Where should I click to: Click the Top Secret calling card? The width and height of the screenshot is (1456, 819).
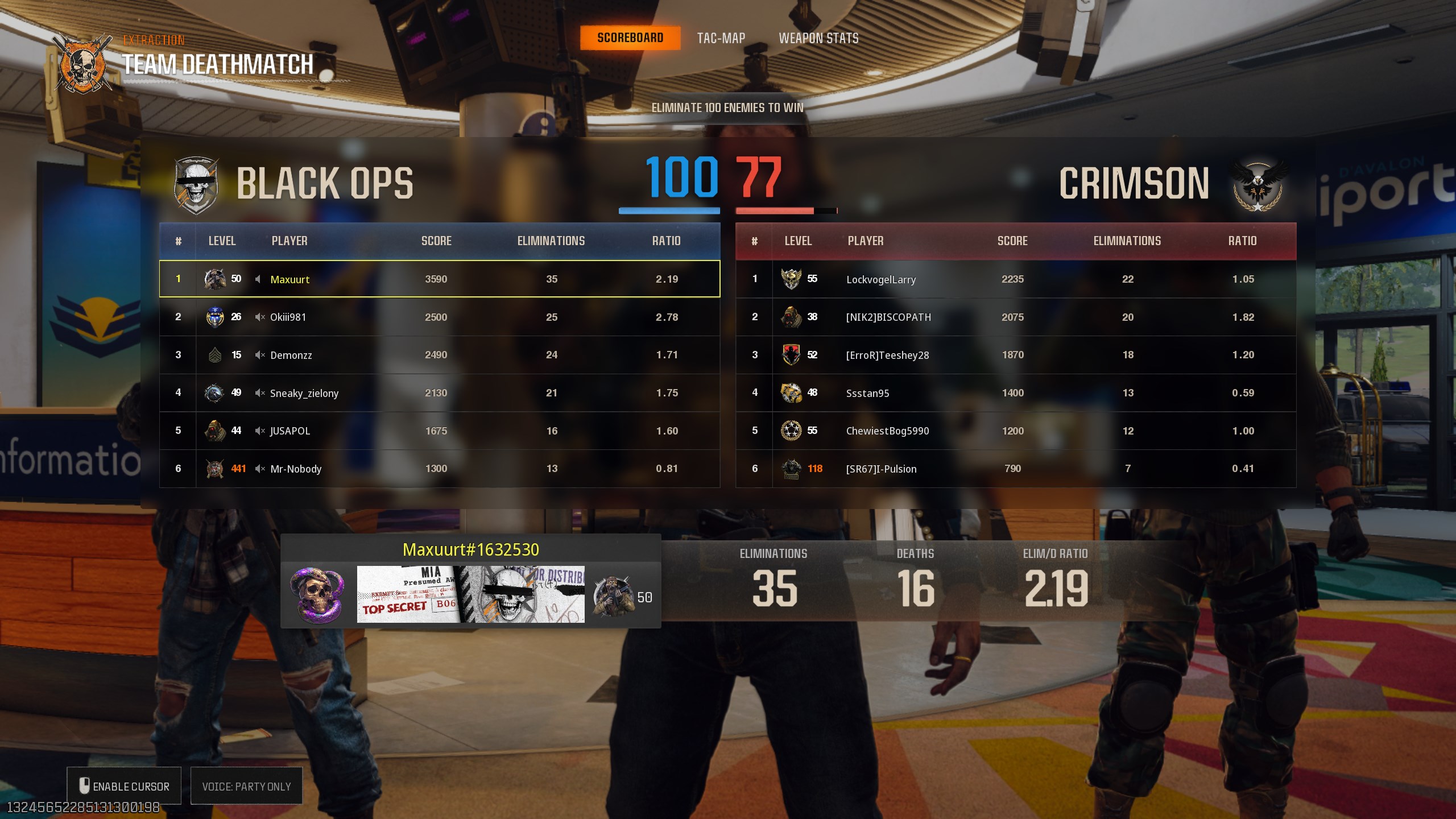470,594
